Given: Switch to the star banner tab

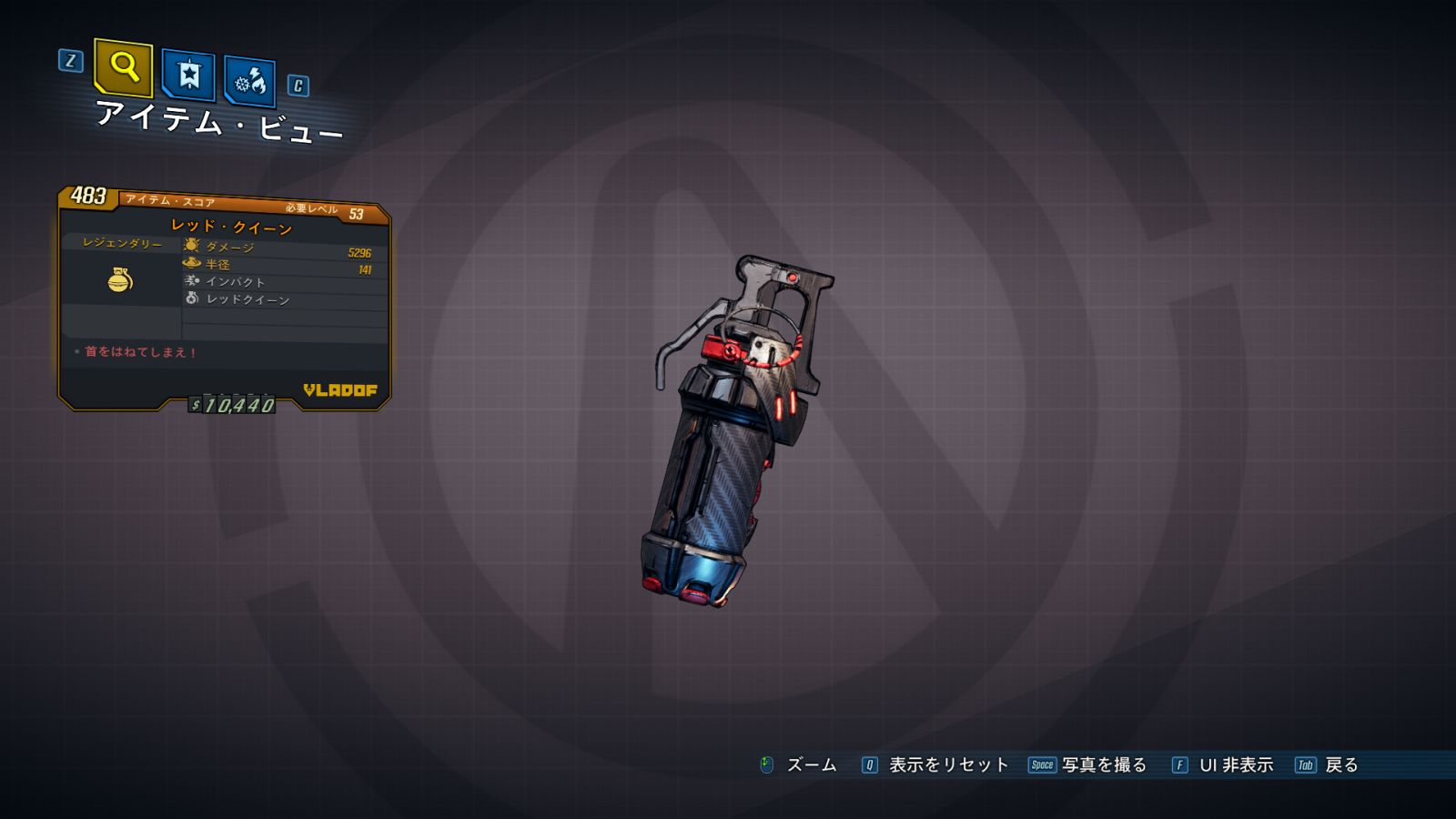Looking at the screenshot, I should tap(188, 75).
